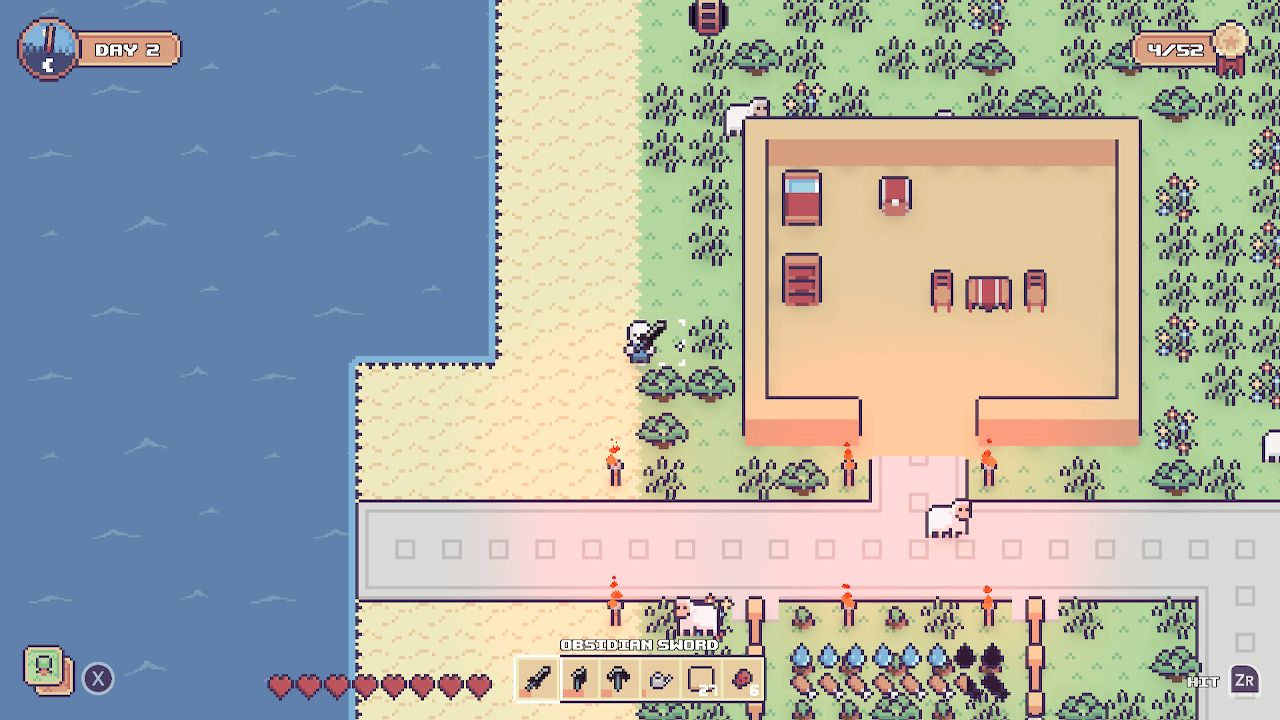Equip the pickaxe from the hotbar

619,676
